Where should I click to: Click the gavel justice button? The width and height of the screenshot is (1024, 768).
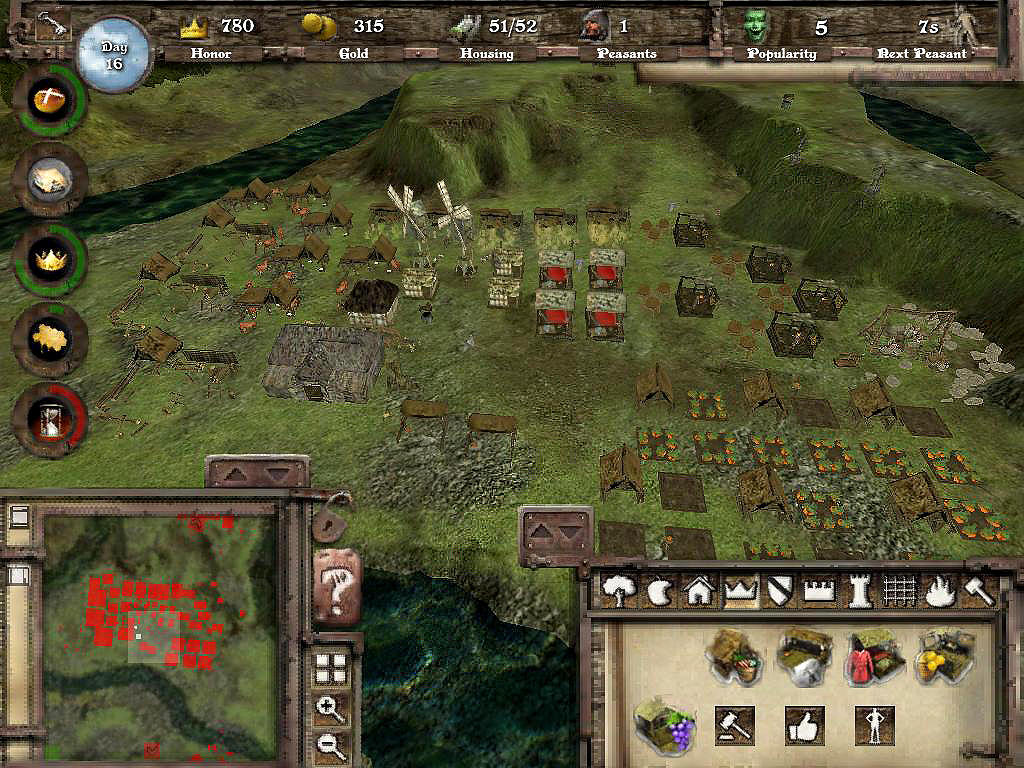(x=734, y=724)
